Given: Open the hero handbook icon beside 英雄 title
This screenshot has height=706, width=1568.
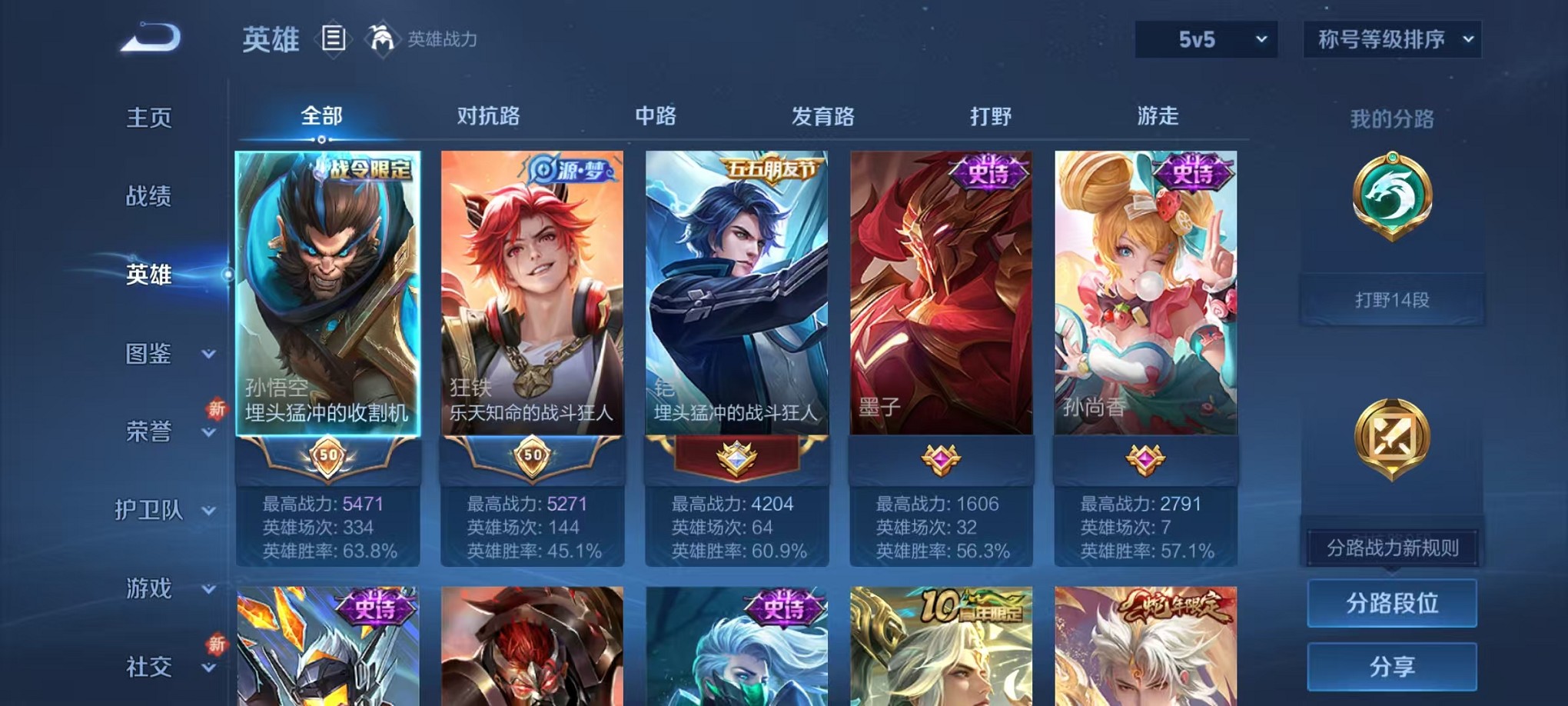Looking at the screenshot, I should click(335, 37).
